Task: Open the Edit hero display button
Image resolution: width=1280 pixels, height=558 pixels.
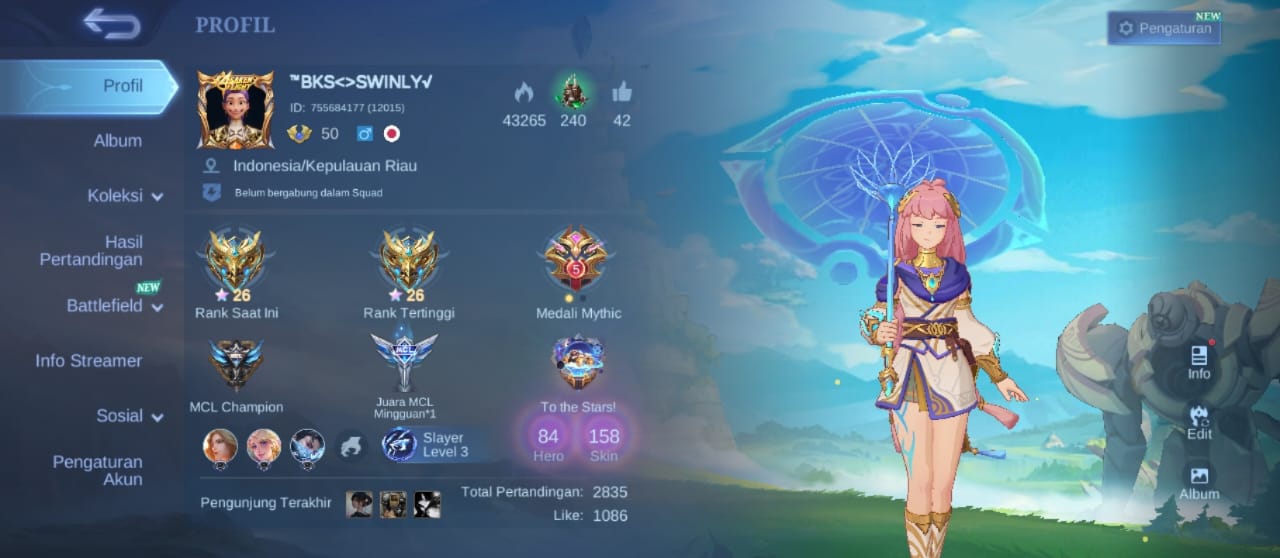Action: 1199,422
